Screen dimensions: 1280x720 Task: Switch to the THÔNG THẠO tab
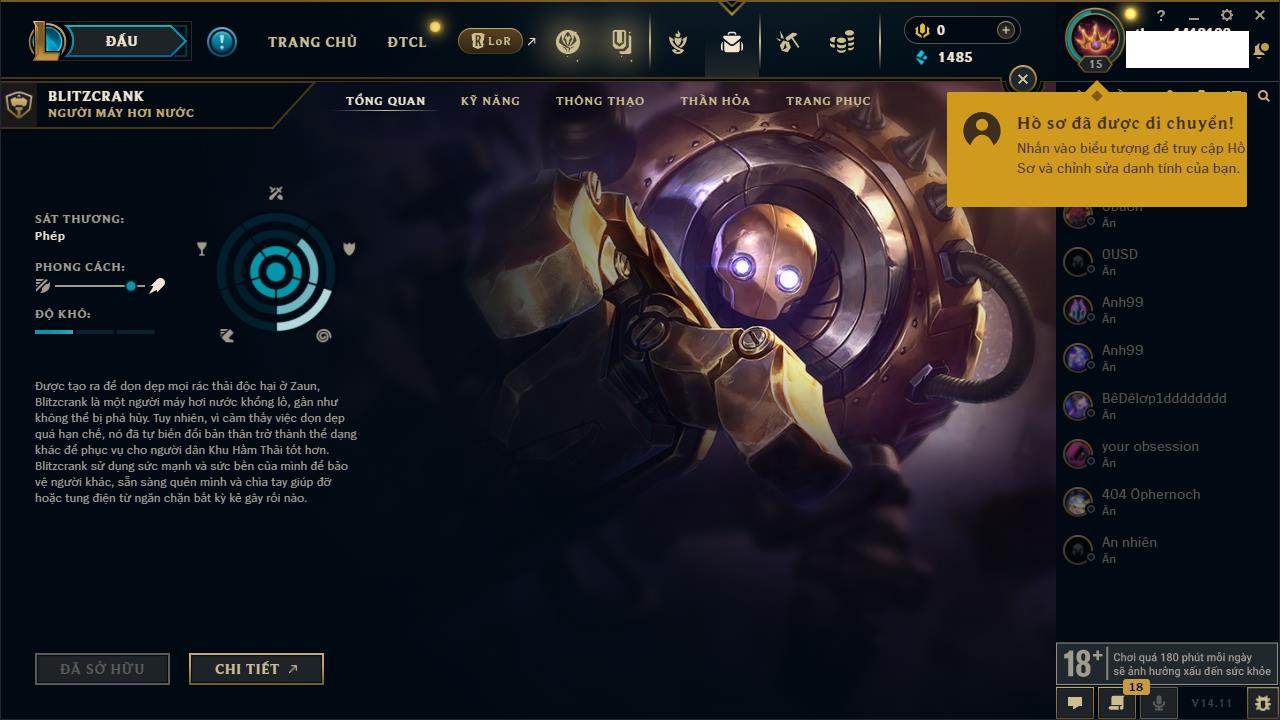(600, 101)
